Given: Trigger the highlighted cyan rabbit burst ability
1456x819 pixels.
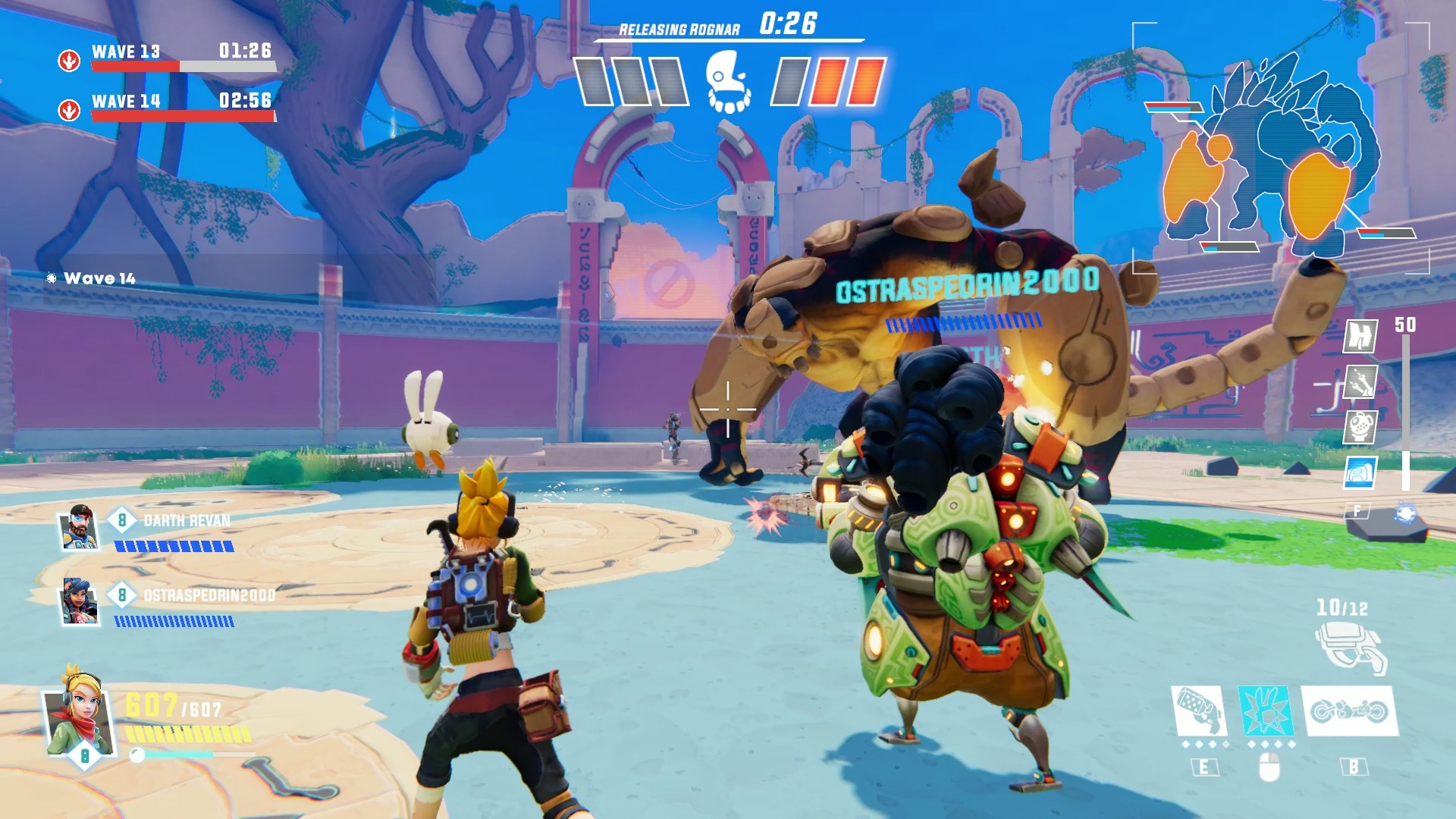Looking at the screenshot, I should [1264, 711].
